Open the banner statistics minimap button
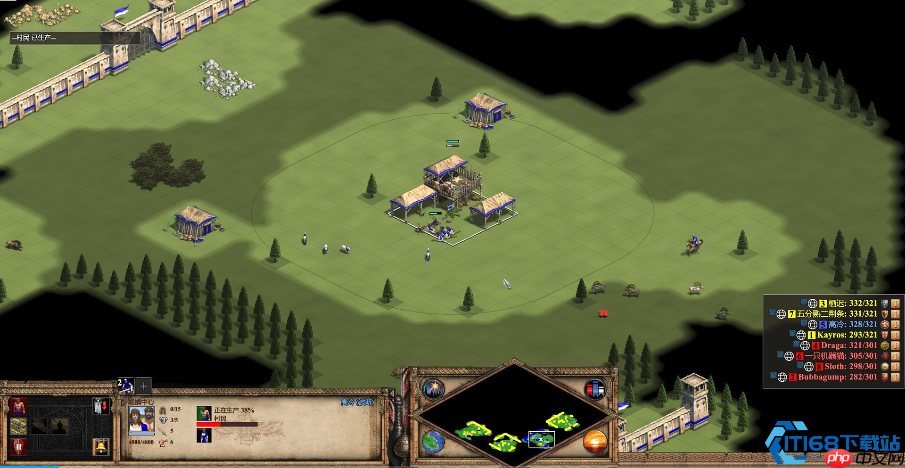Image resolution: width=905 pixels, height=468 pixels. pyautogui.click(x=594, y=389)
